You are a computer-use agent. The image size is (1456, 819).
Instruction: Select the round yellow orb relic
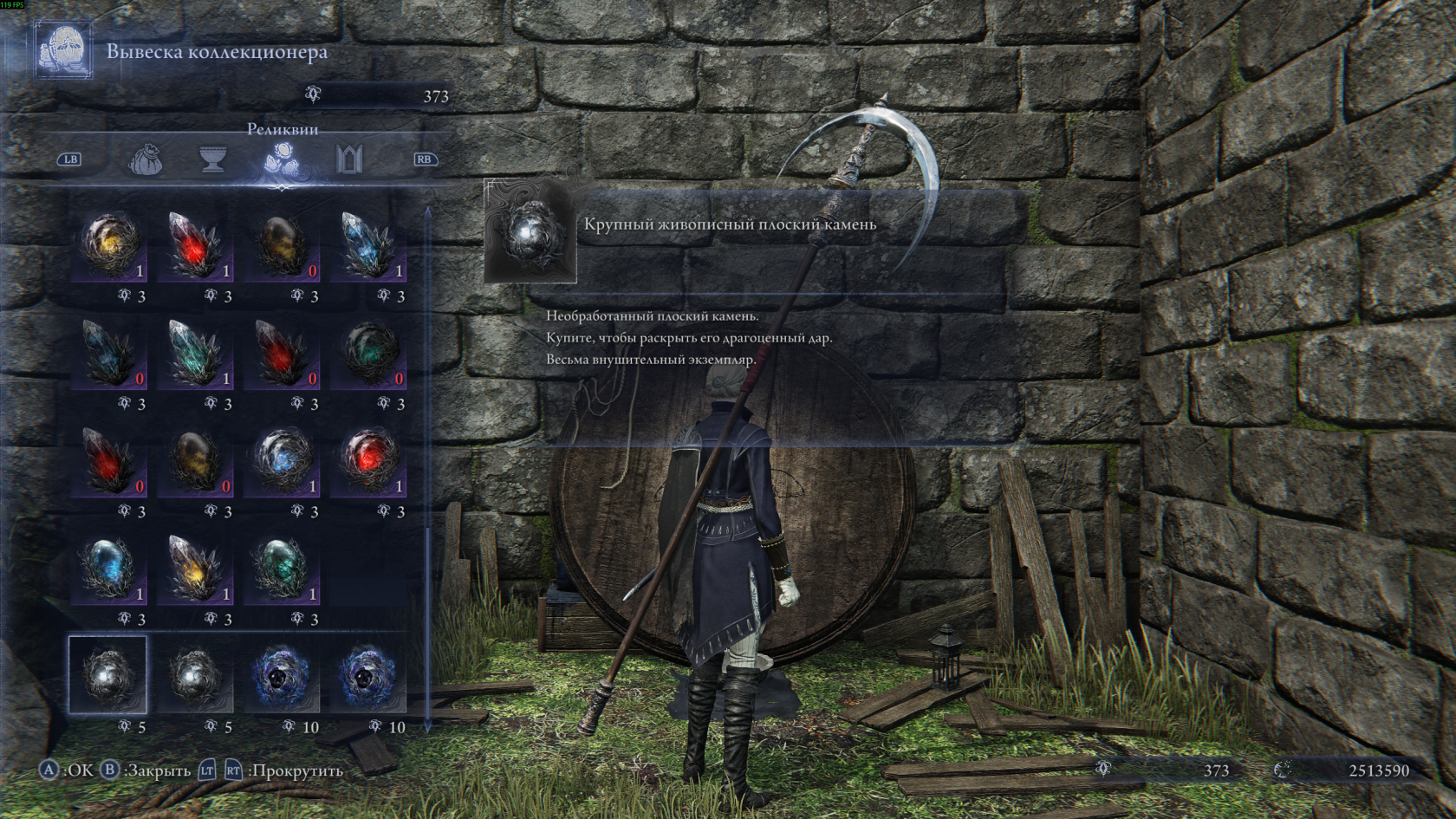[x=109, y=245]
